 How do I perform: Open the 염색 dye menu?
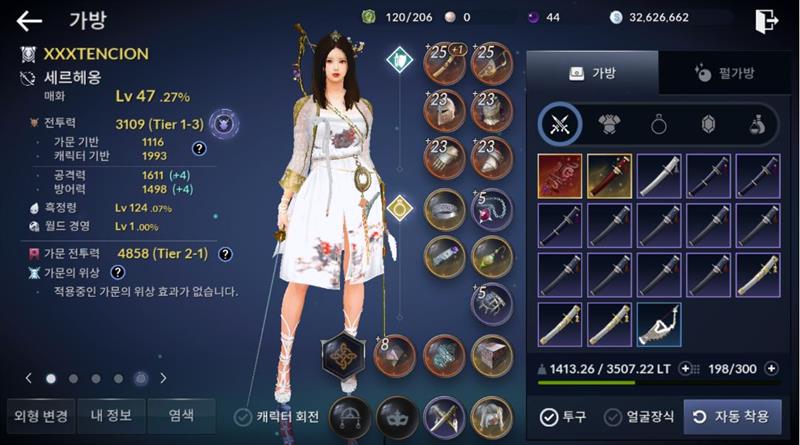pyautogui.click(x=181, y=414)
